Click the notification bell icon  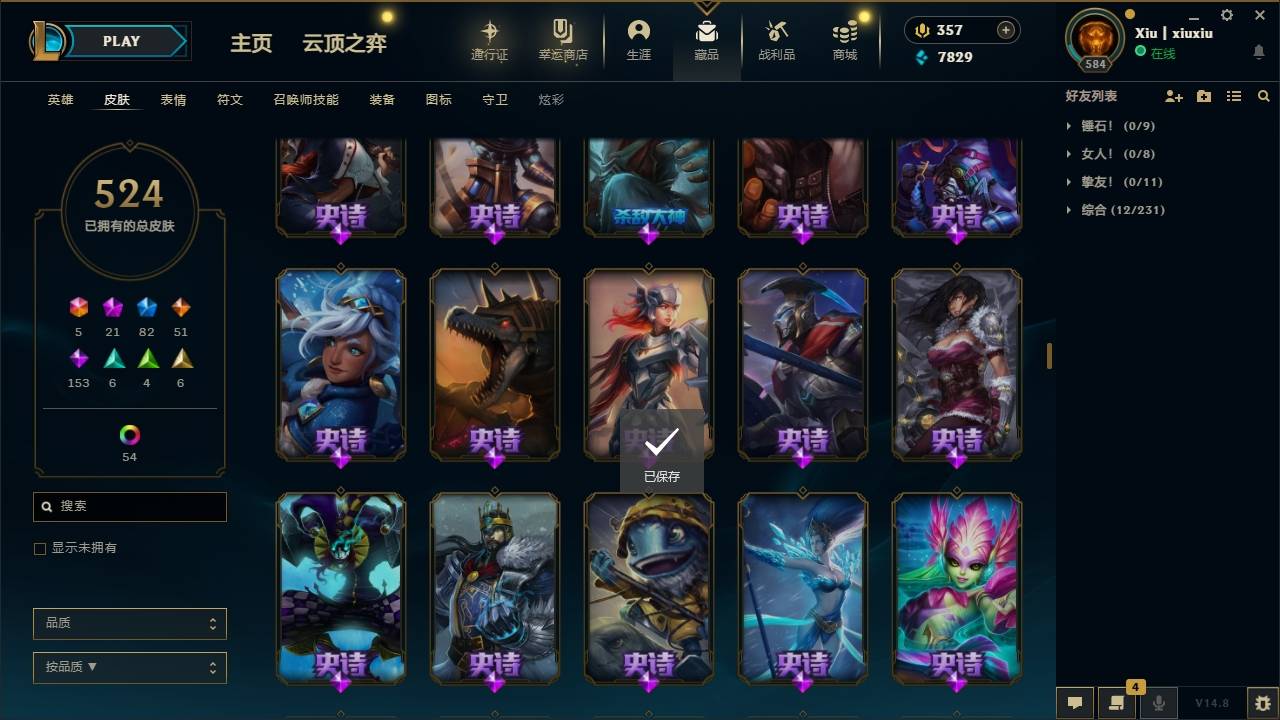tap(1258, 51)
